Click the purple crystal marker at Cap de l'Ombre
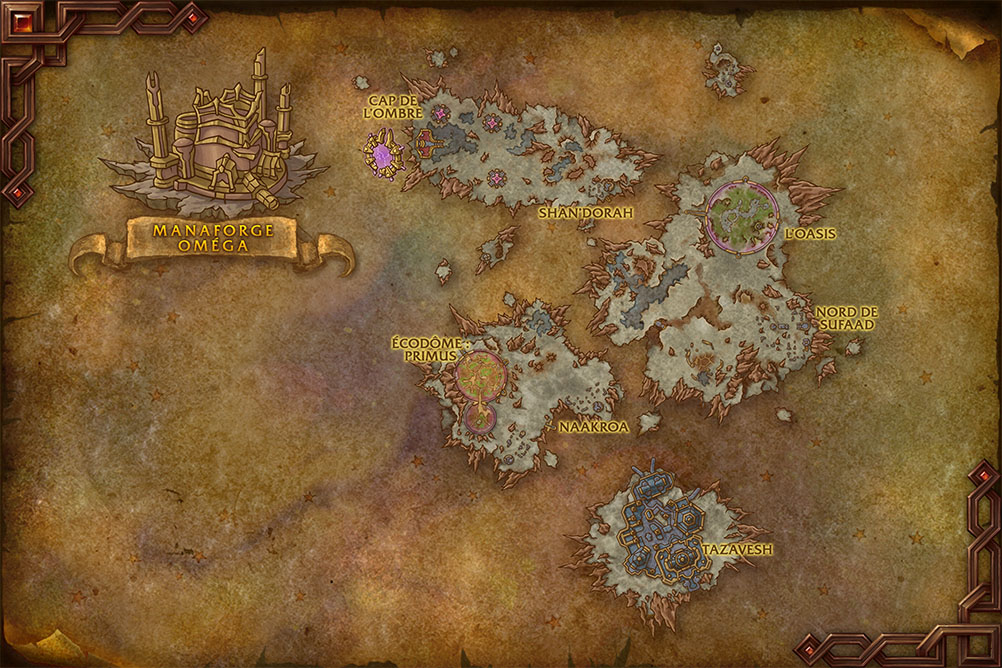The height and width of the screenshot is (668, 1002). (381, 156)
